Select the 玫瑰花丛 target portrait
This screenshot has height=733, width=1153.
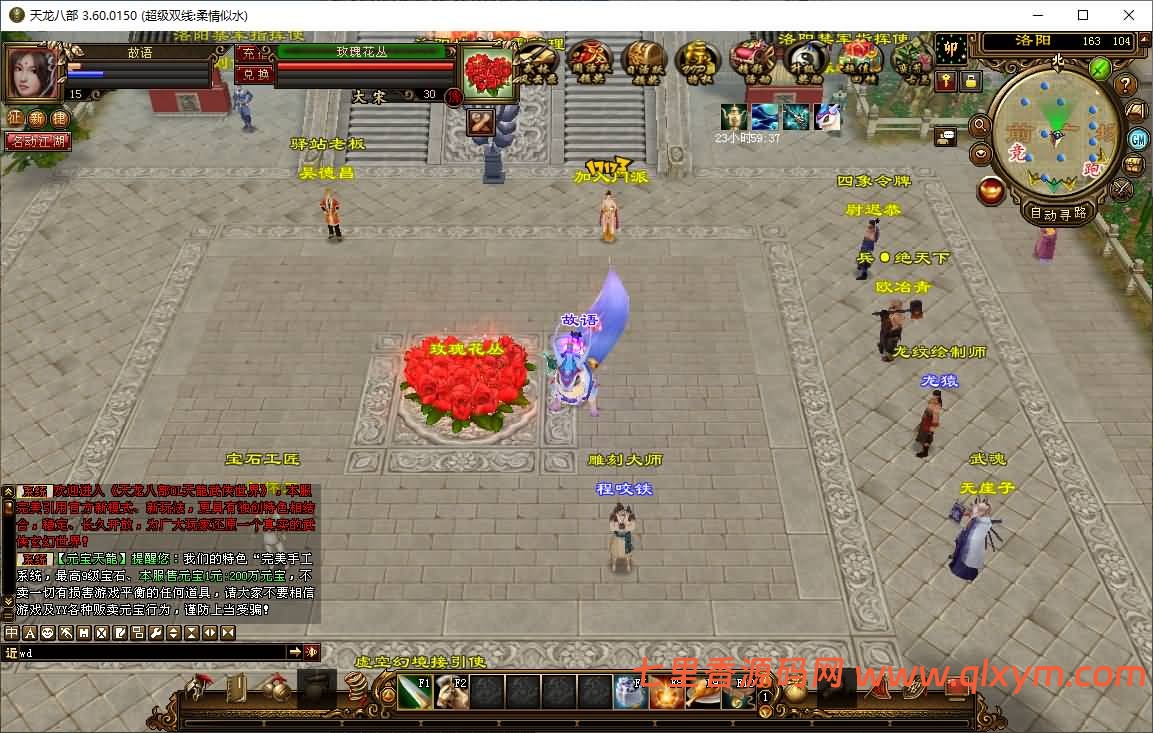tap(490, 73)
